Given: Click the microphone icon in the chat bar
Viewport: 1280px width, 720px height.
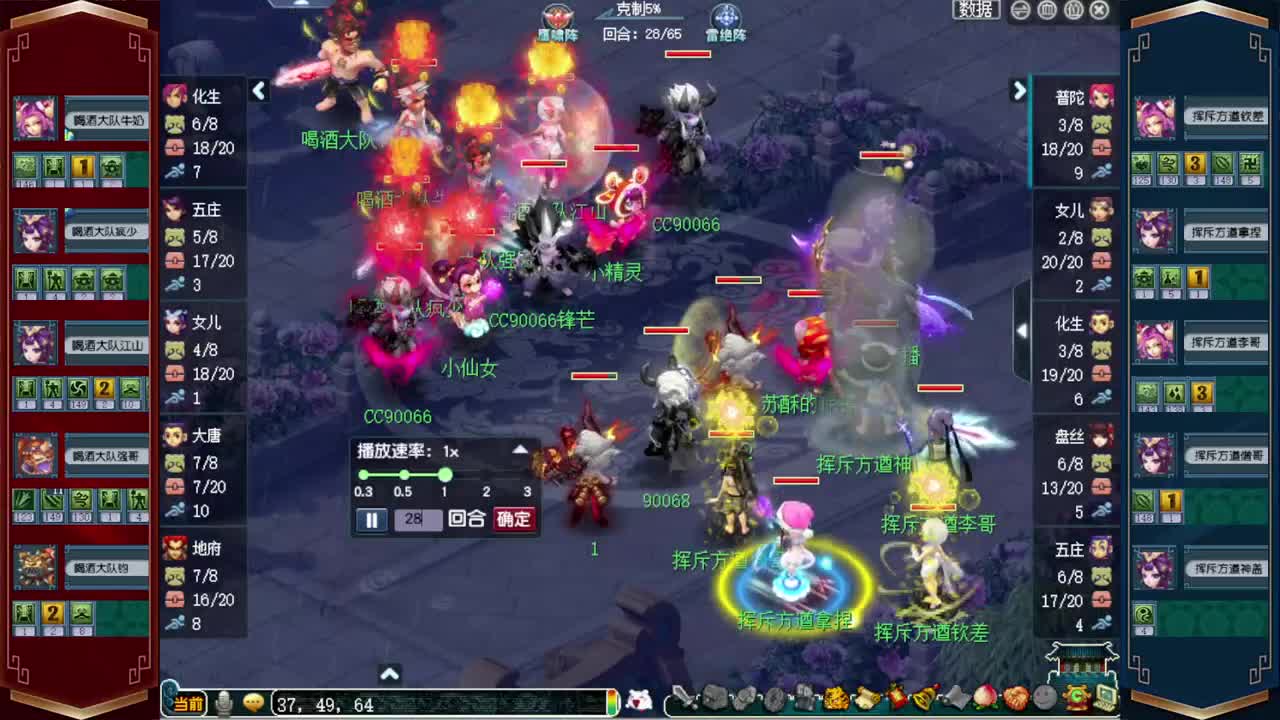Looking at the screenshot, I should [222, 702].
